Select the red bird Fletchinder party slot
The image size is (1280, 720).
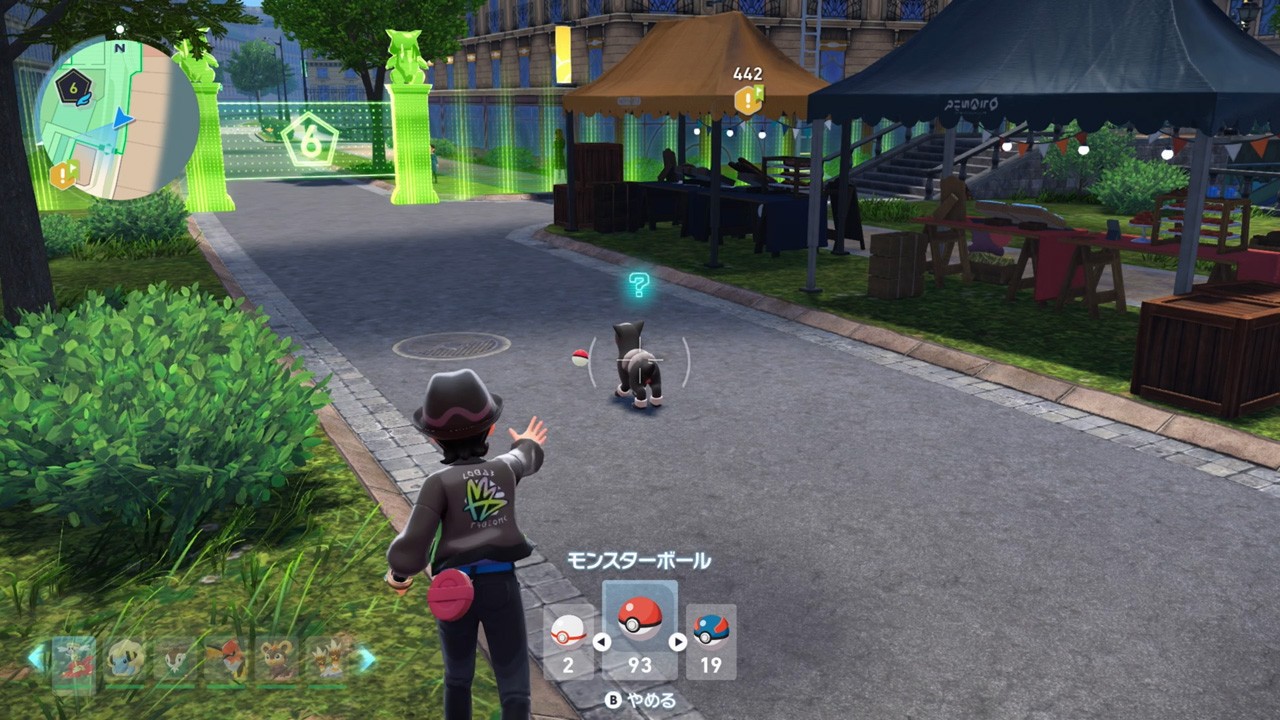[226, 660]
